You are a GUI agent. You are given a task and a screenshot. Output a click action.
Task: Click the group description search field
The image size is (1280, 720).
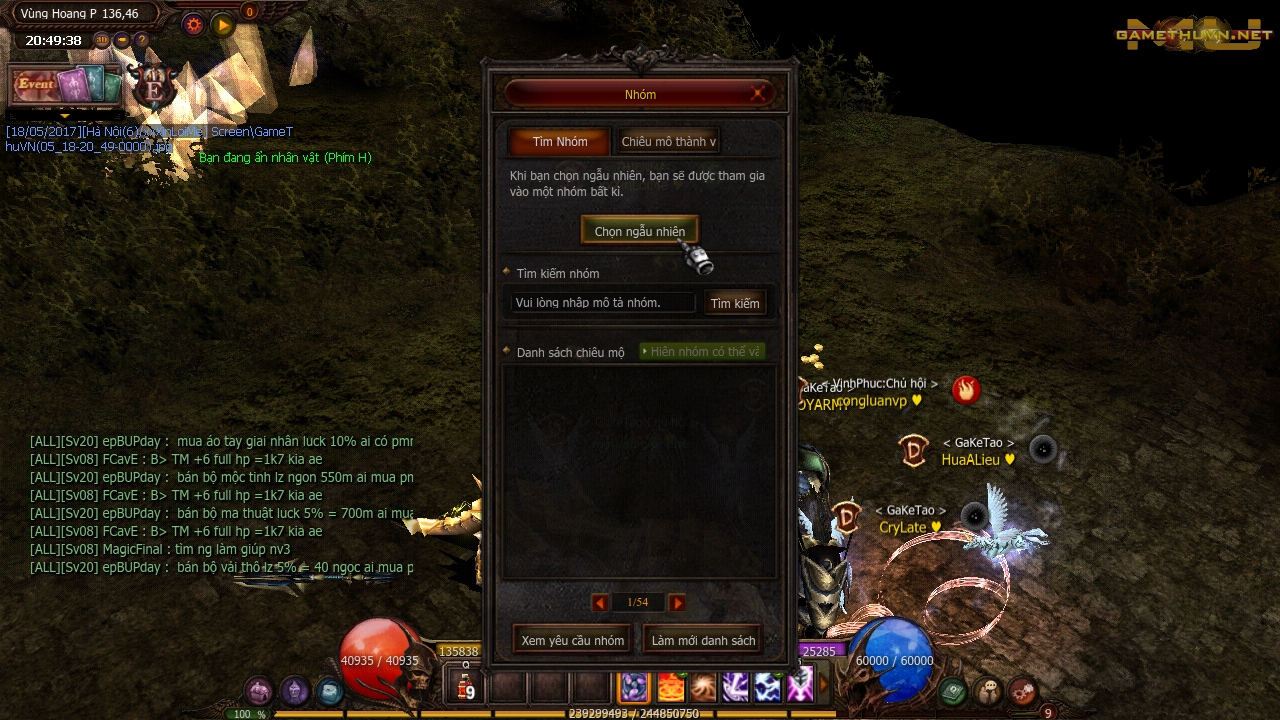tap(598, 302)
